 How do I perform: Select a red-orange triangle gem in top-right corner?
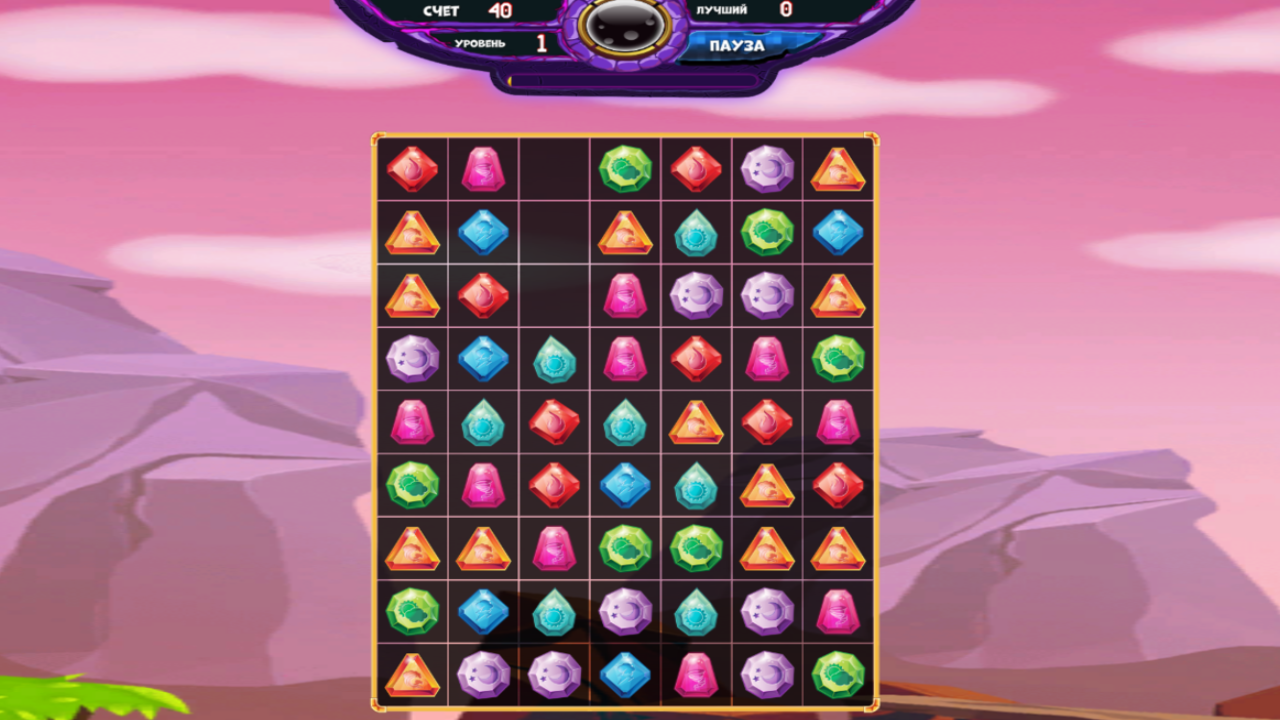click(x=839, y=168)
